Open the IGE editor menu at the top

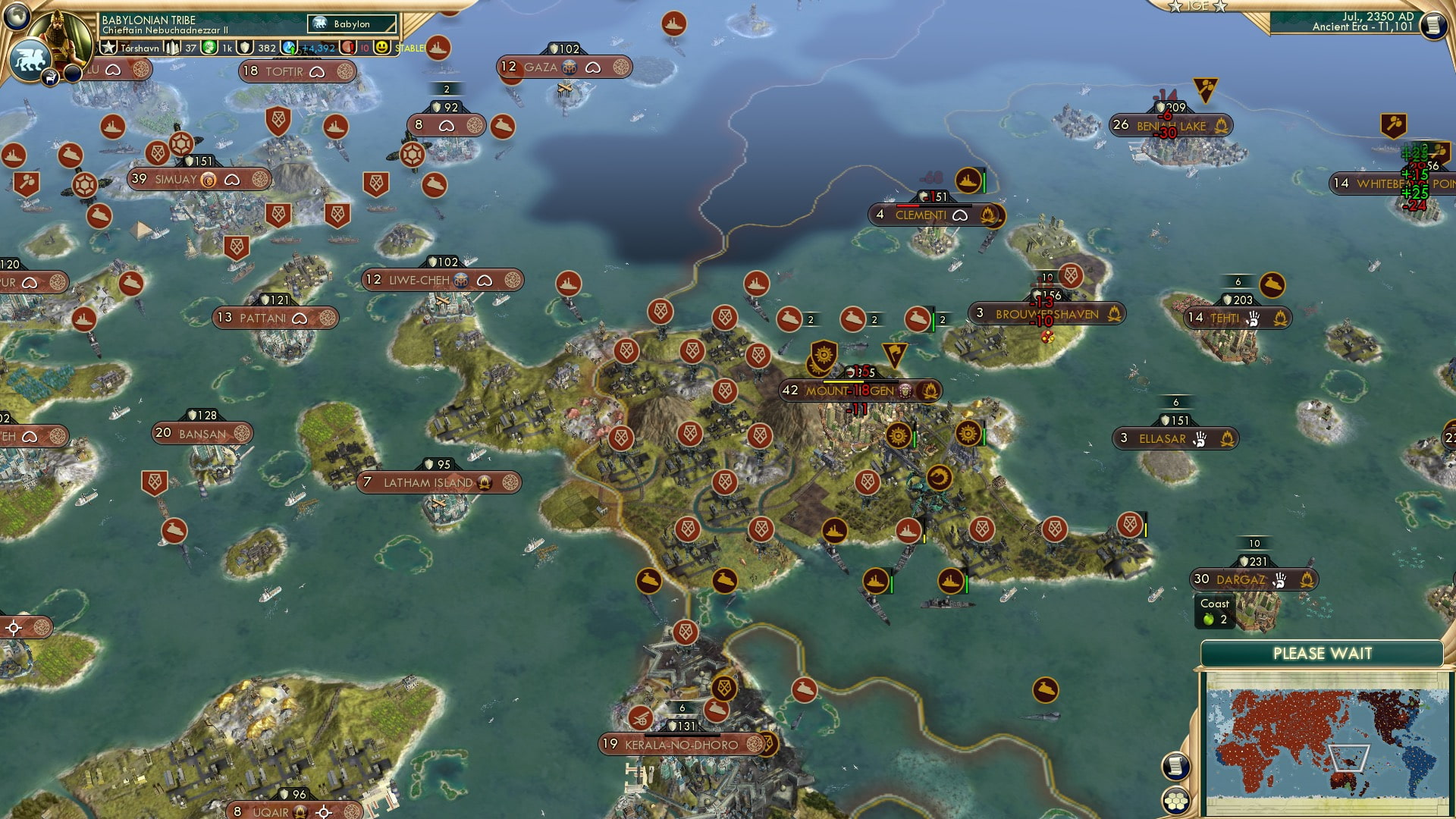tap(1197, 8)
